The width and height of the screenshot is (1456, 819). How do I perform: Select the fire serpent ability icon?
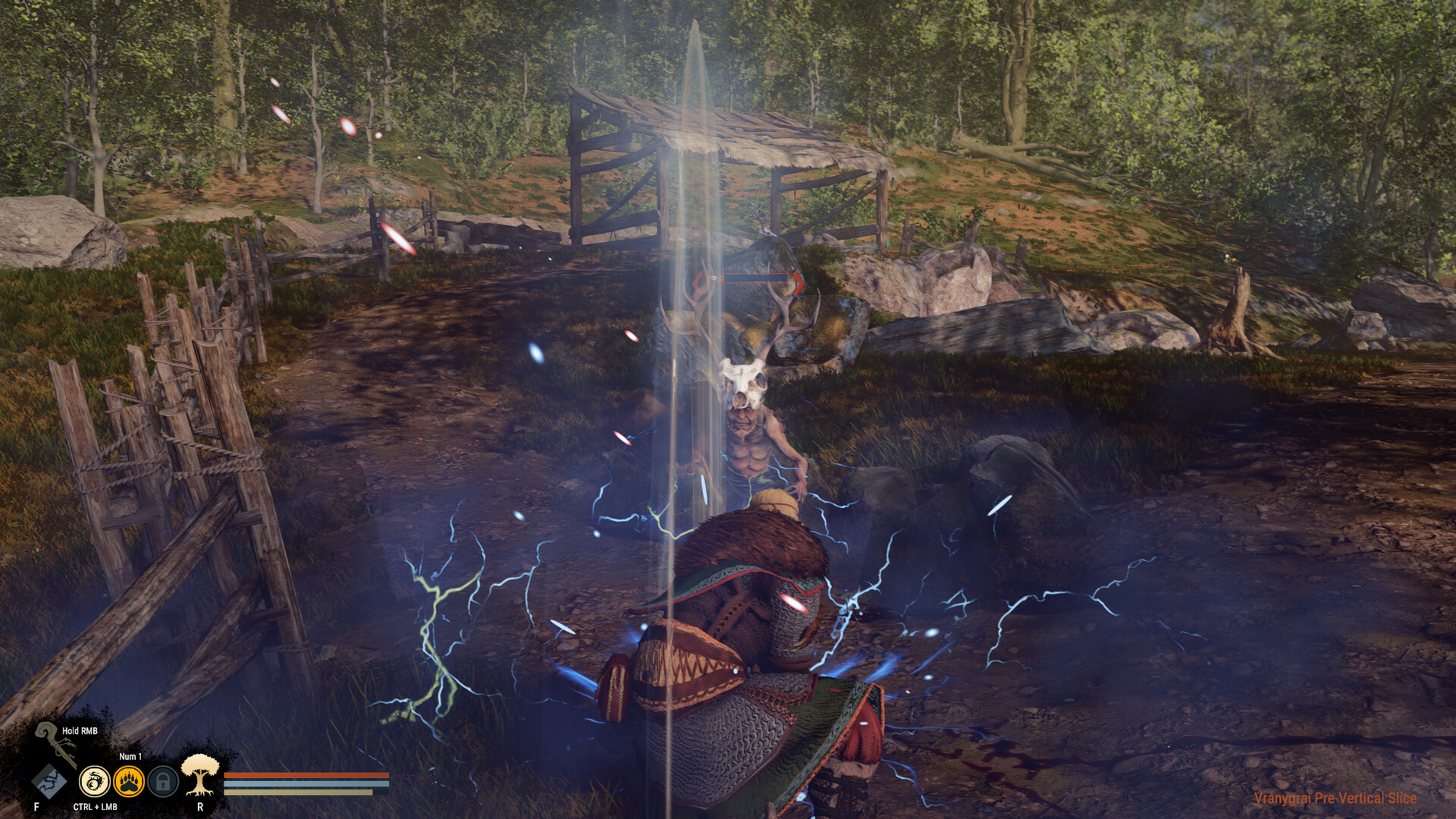[95, 782]
